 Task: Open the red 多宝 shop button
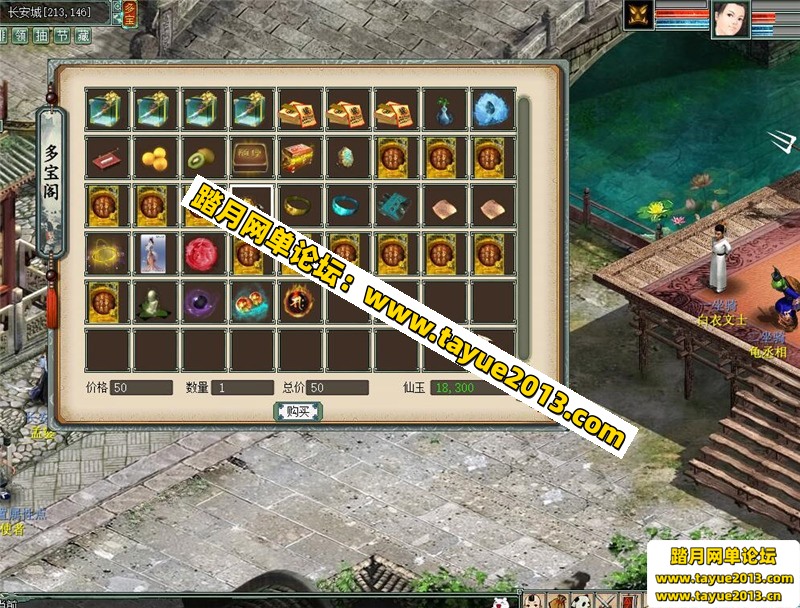pos(129,12)
